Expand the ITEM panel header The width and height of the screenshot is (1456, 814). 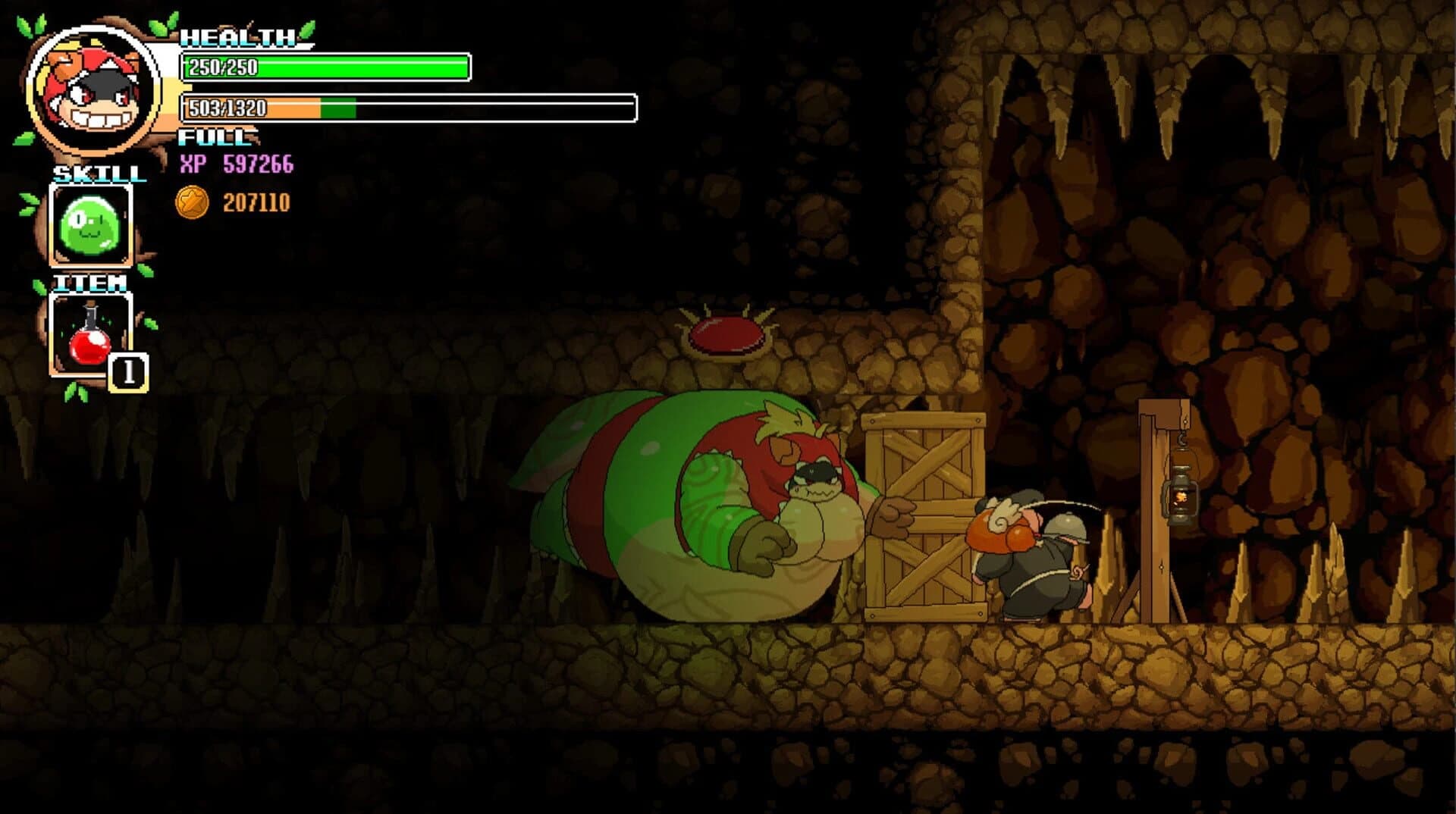click(91, 285)
